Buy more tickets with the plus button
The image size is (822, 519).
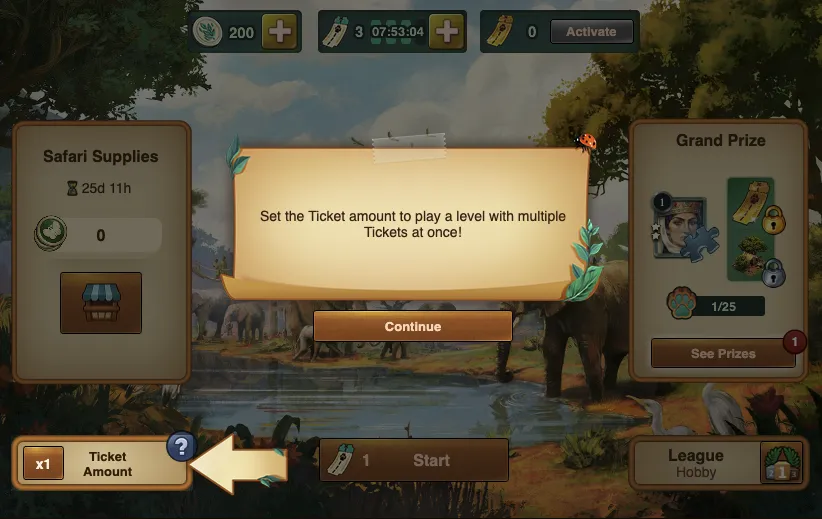tap(449, 32)
